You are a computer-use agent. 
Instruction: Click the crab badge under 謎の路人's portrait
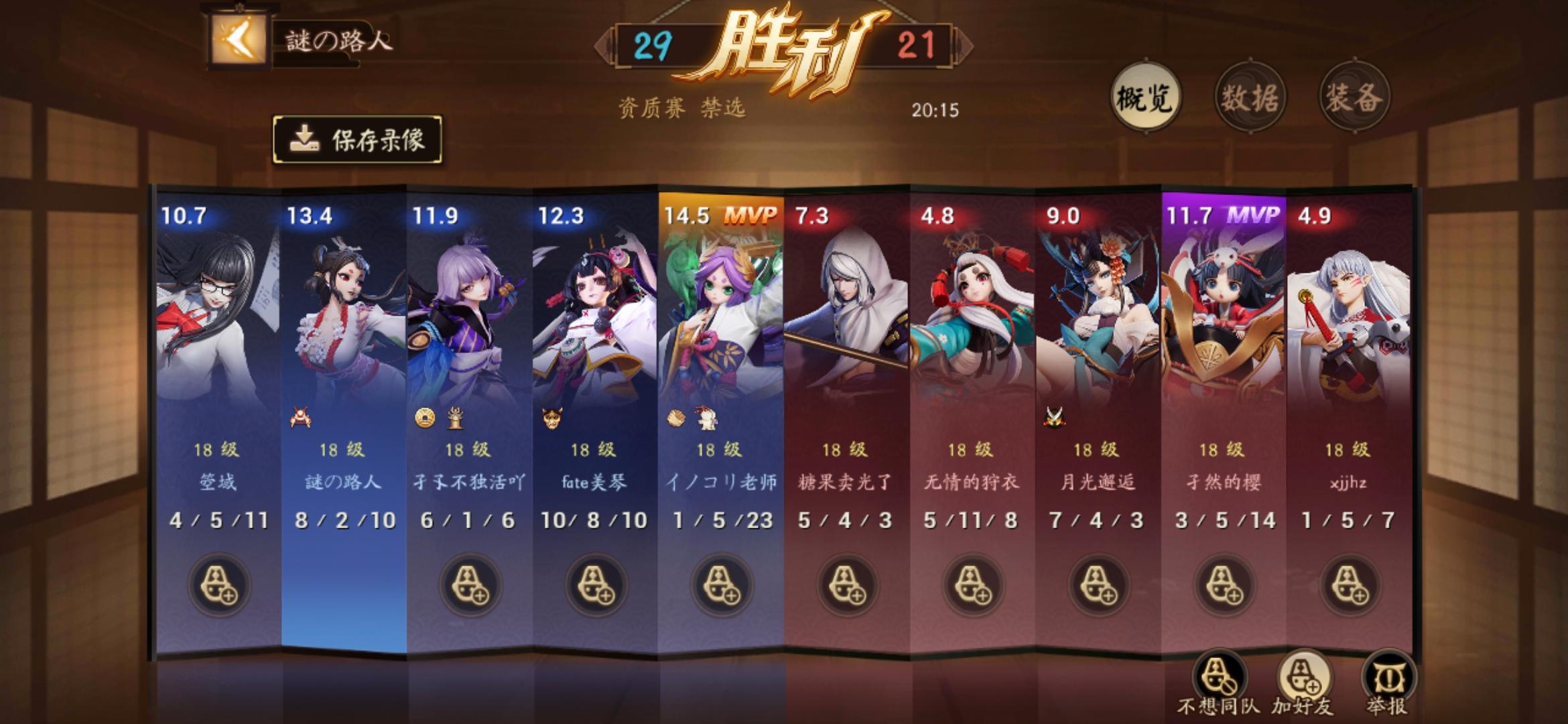point(302,417)
